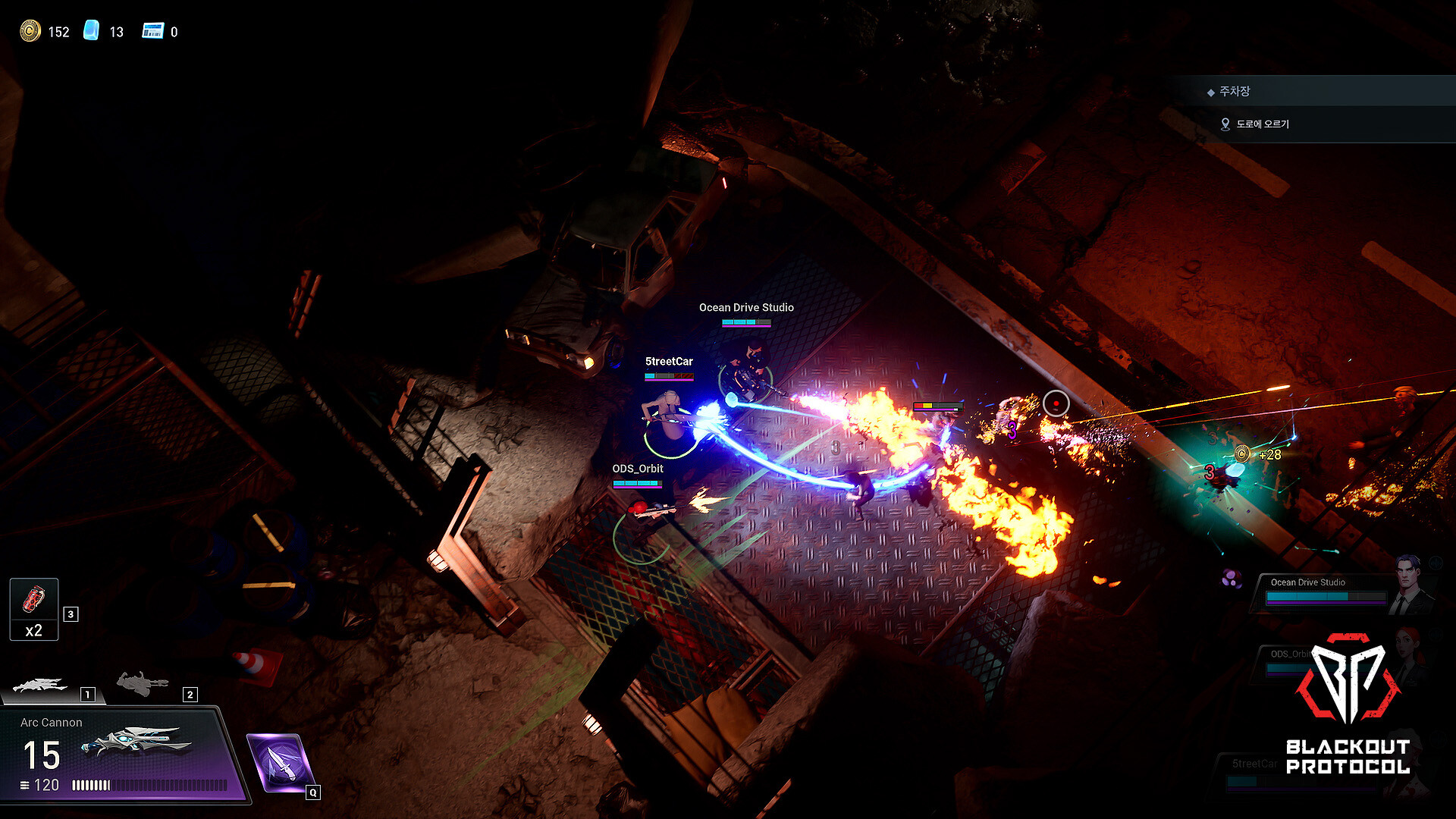Click the keycard currency icon showing 0

(x=153, y=30)
